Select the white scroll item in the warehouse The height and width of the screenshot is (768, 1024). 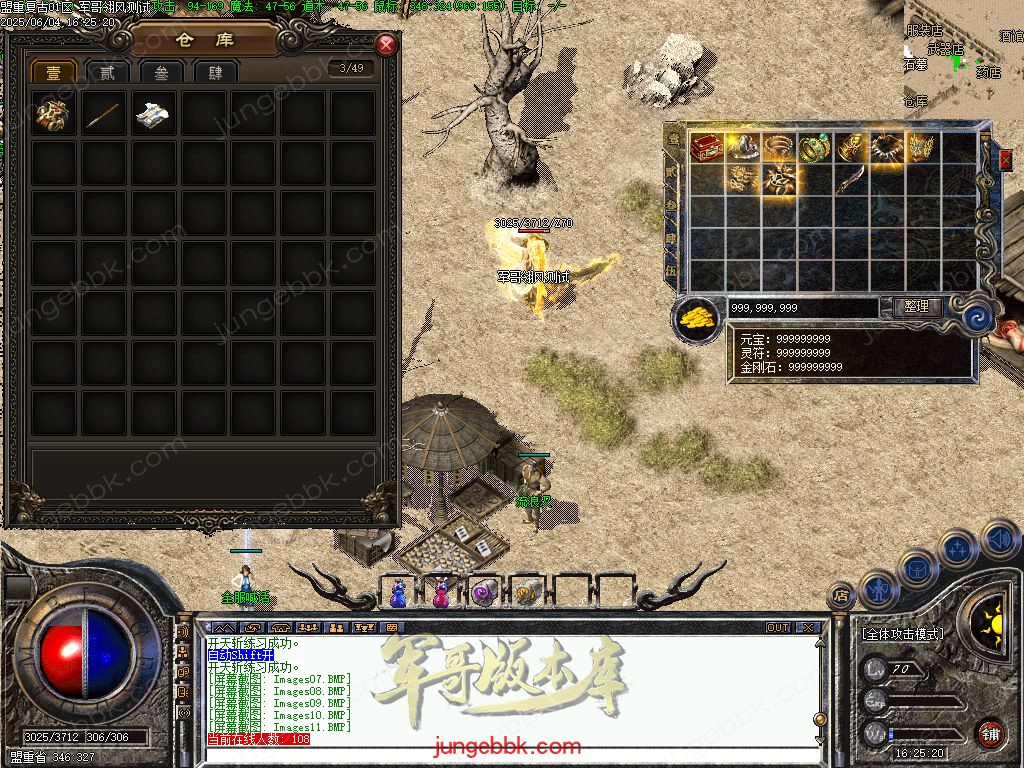tap(153, 114)
